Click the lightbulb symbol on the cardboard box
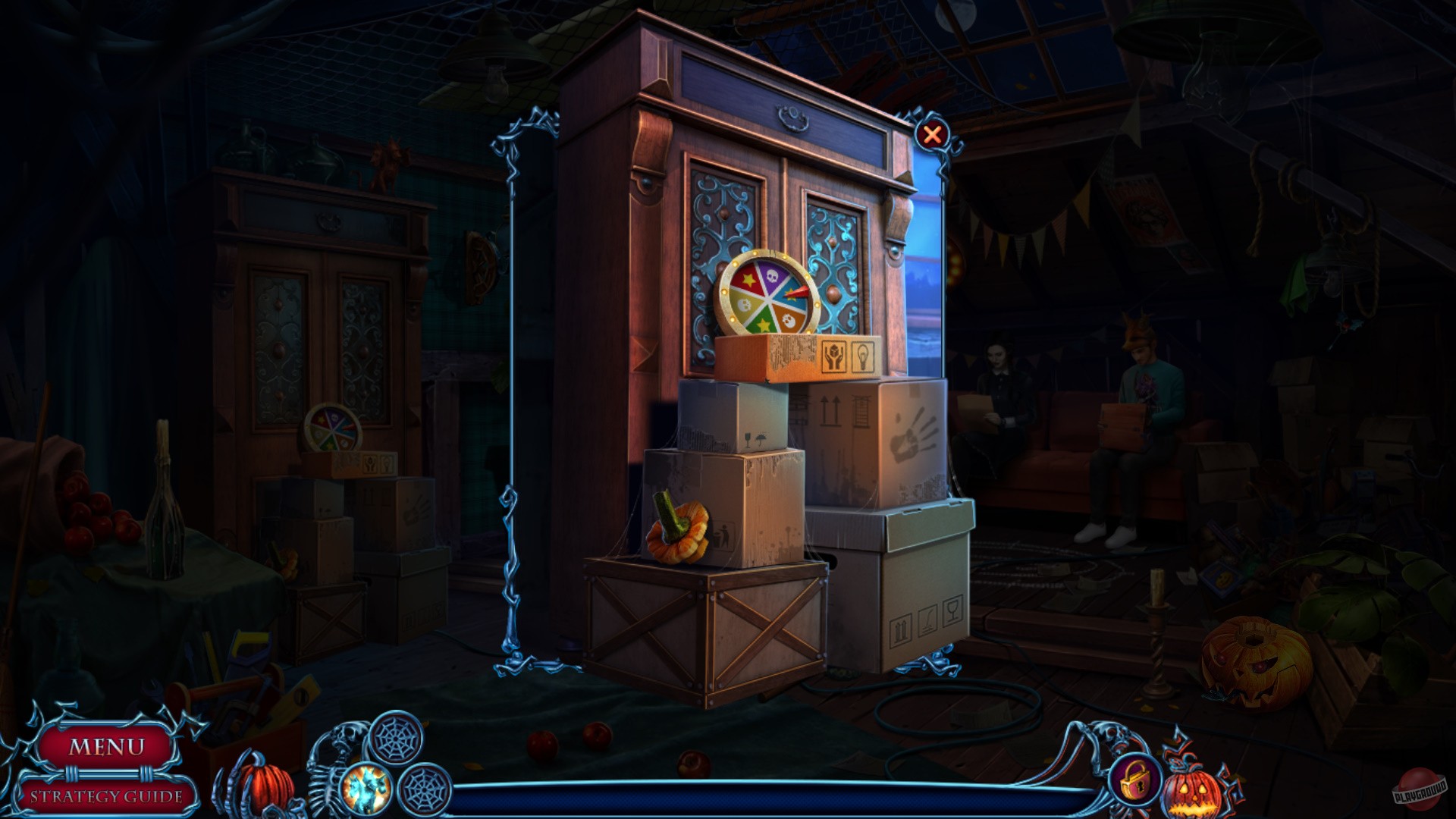 coord(863,356)
